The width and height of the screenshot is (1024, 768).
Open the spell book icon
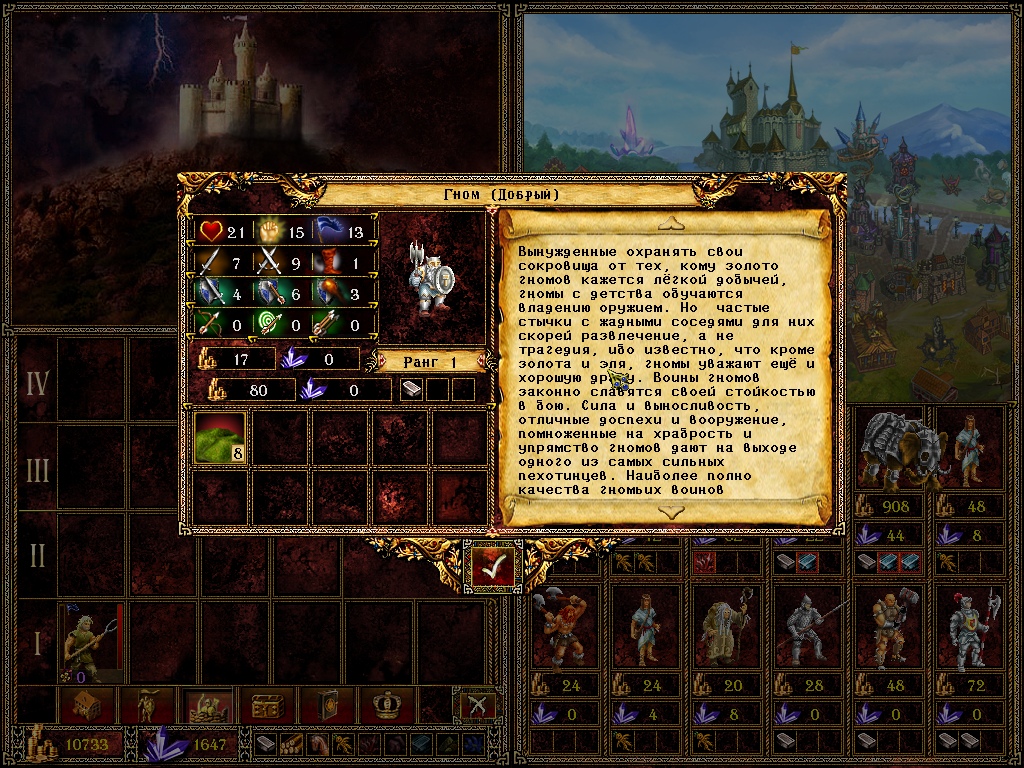coord(327,706)
